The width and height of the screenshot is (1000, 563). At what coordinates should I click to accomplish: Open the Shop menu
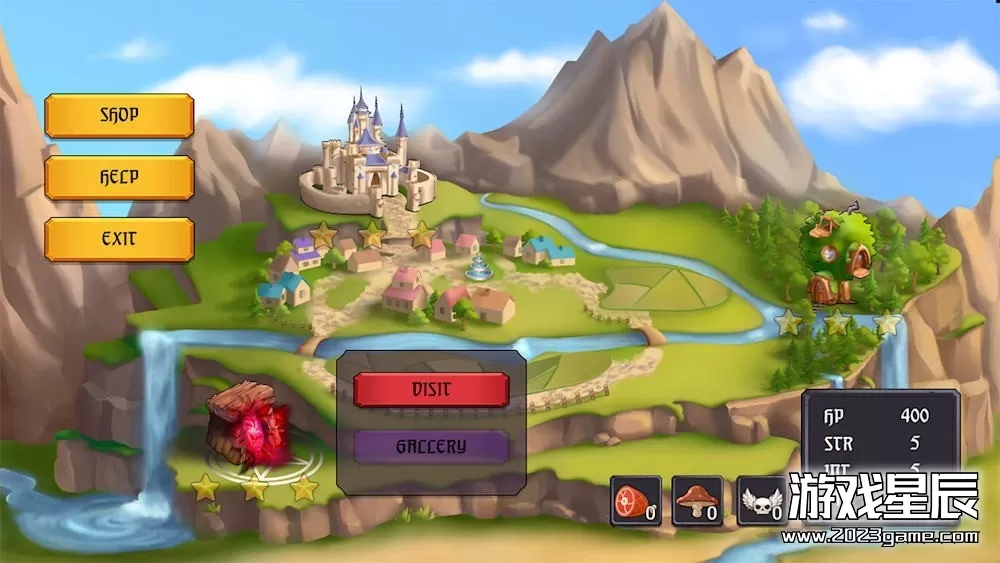tap(119, 115)
